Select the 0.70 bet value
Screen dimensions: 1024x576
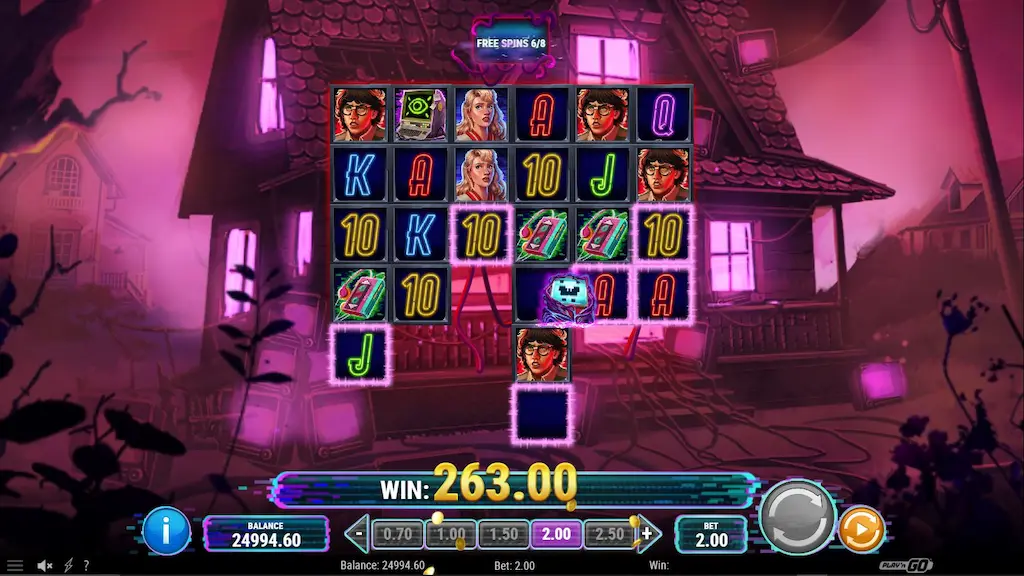tap(398, 534)
